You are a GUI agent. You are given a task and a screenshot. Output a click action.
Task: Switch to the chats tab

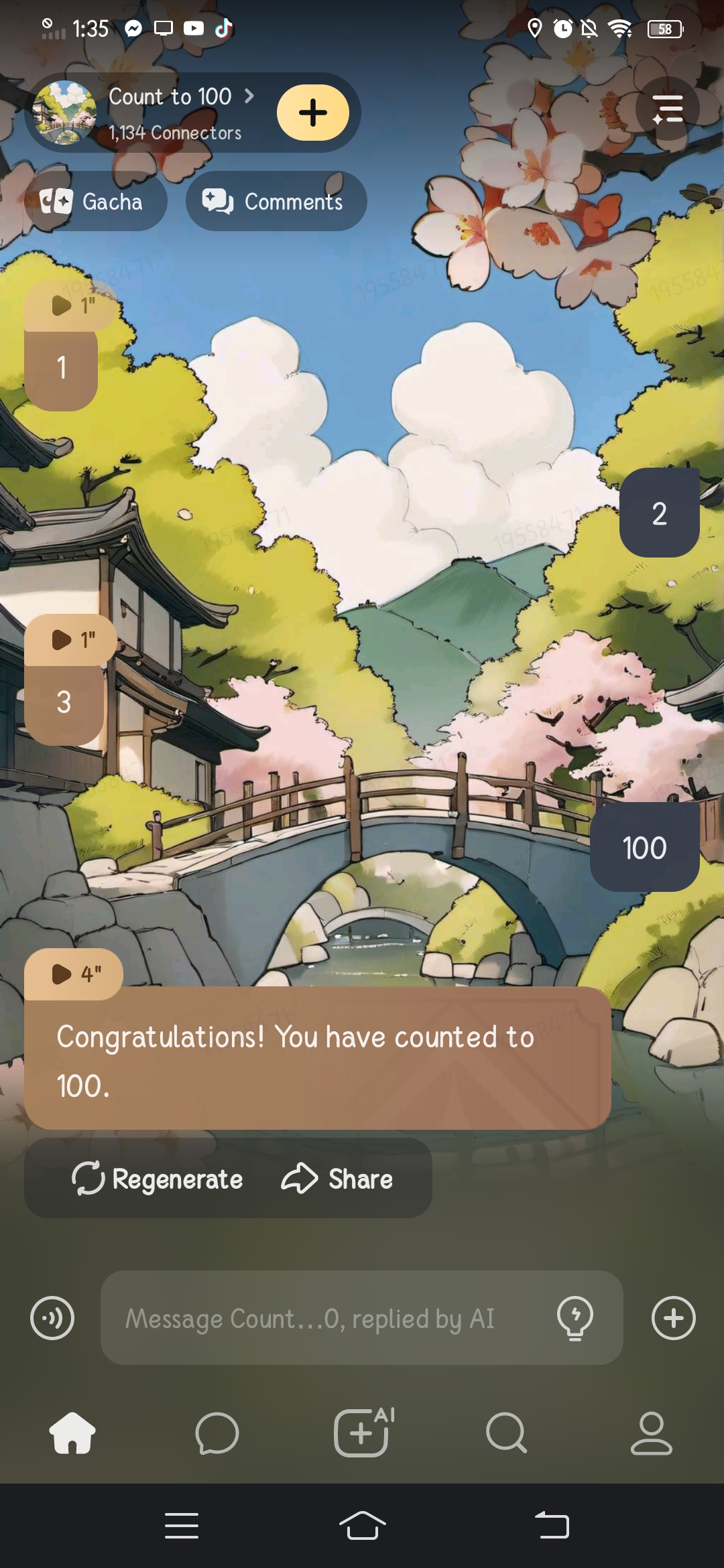(x=217, y=1433)
